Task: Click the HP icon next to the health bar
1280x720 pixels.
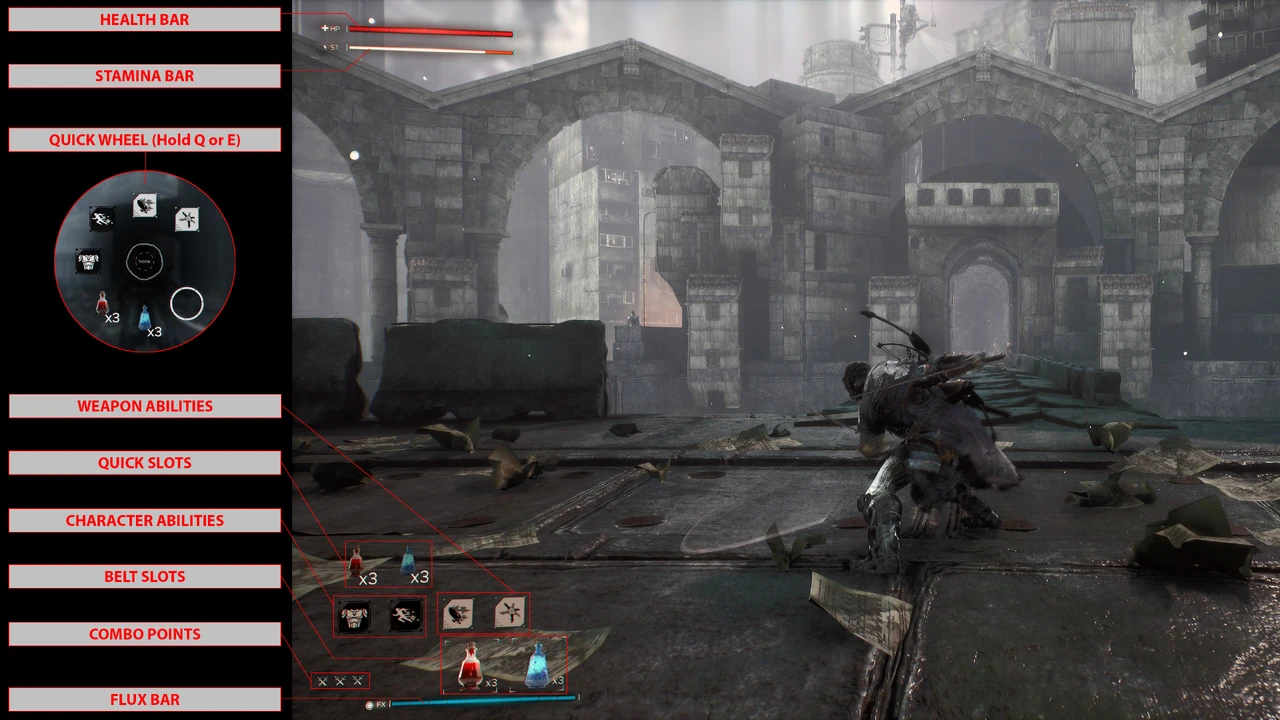Action: (331, 28)
